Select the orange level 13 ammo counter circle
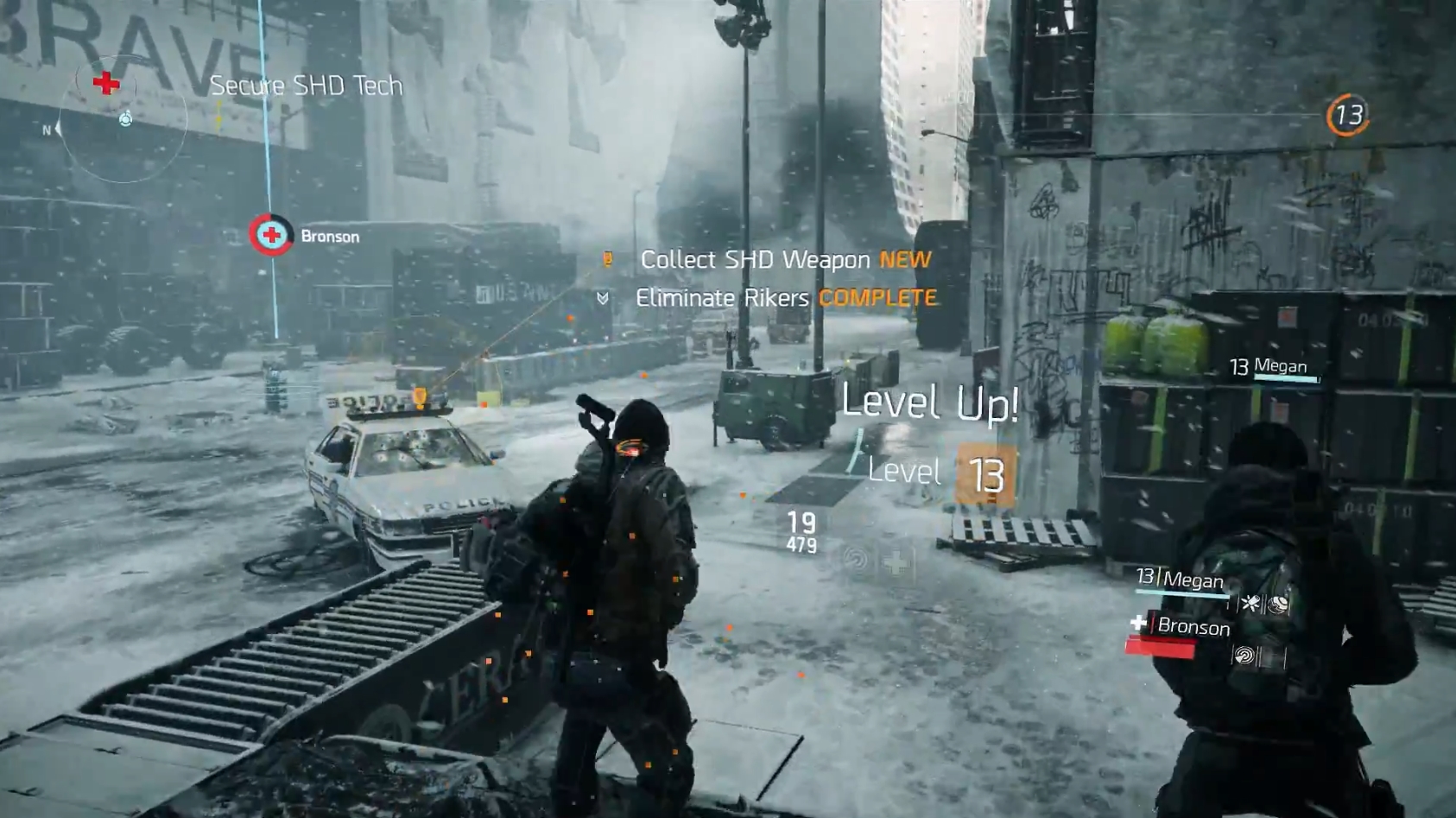Screen dimensions: 1456x818 click(x=1347, y=113)
